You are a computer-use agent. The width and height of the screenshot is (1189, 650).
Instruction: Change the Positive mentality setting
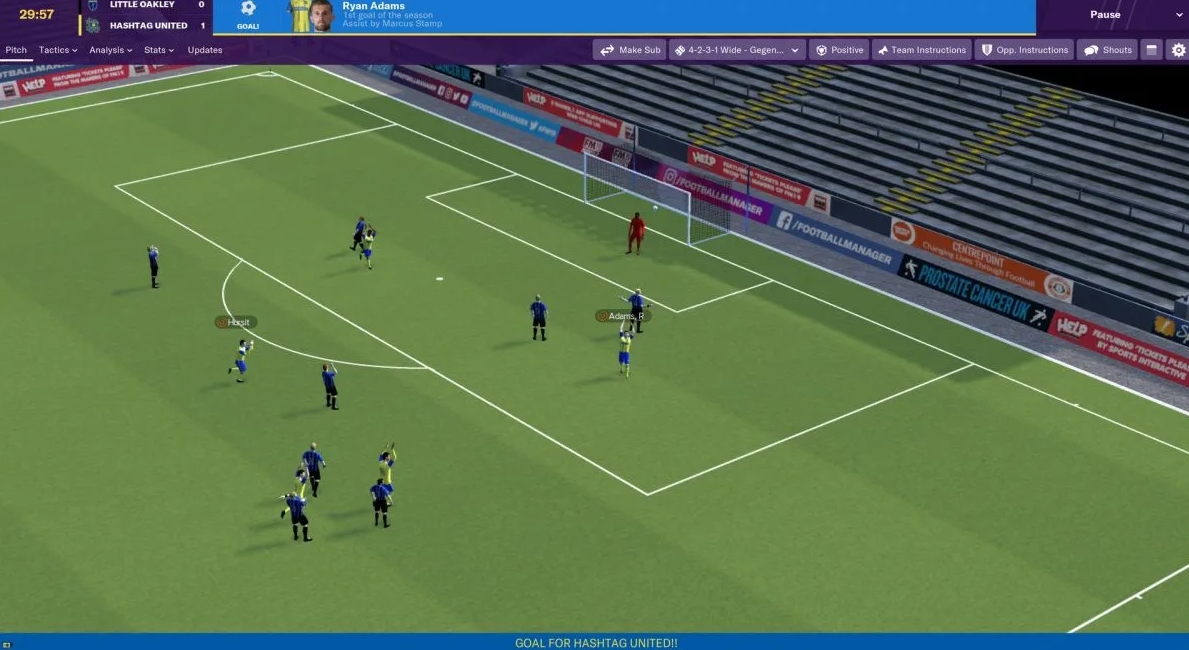(839, 50)
